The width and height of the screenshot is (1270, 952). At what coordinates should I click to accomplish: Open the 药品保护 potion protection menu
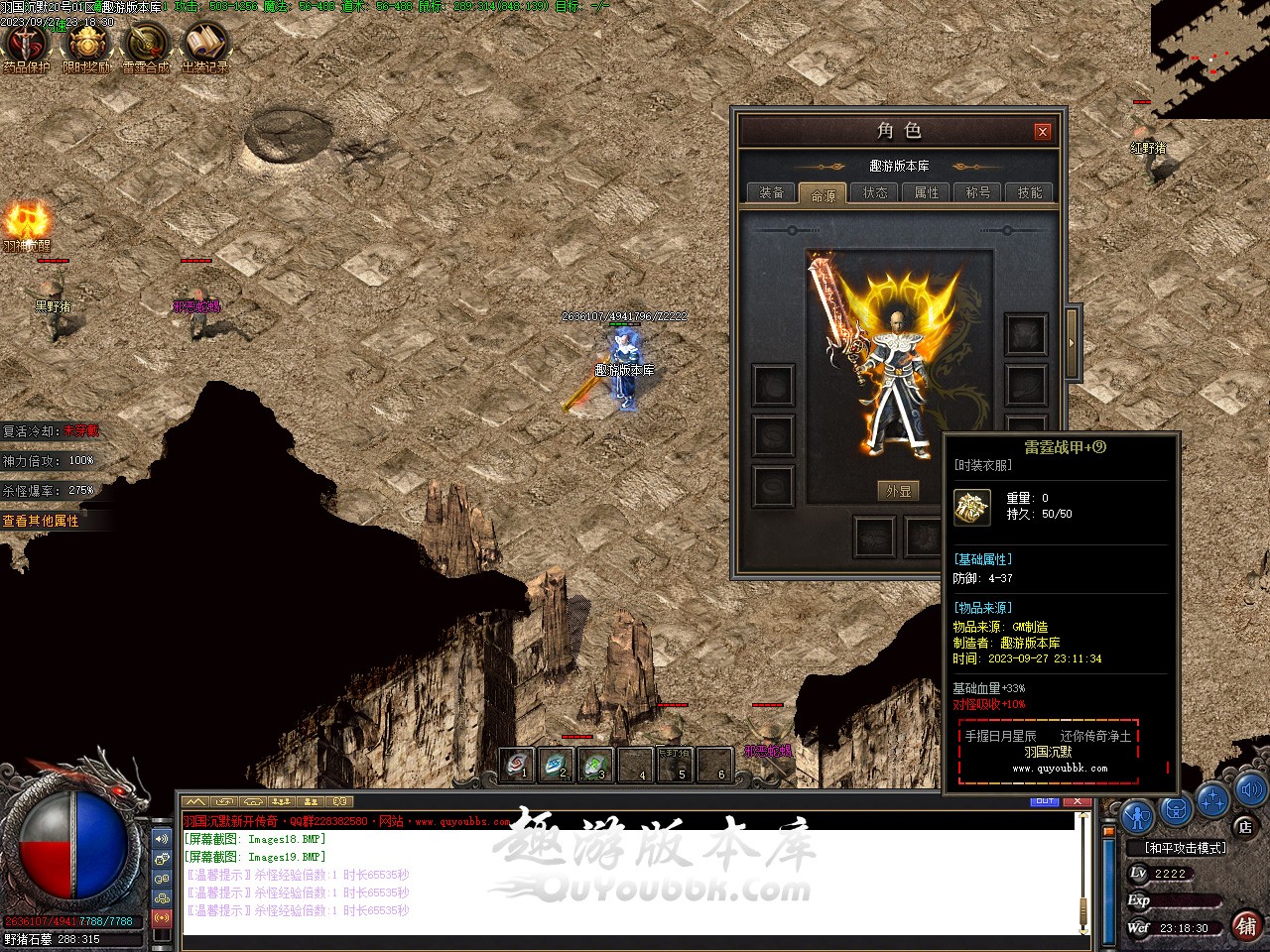(x=27, y=46)
